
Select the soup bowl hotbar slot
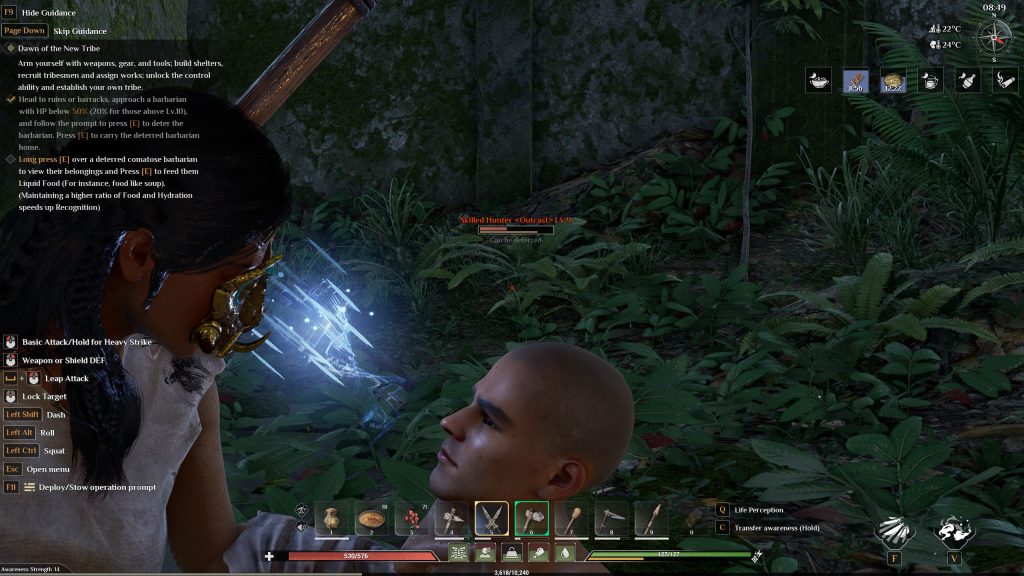pos(371,518)
